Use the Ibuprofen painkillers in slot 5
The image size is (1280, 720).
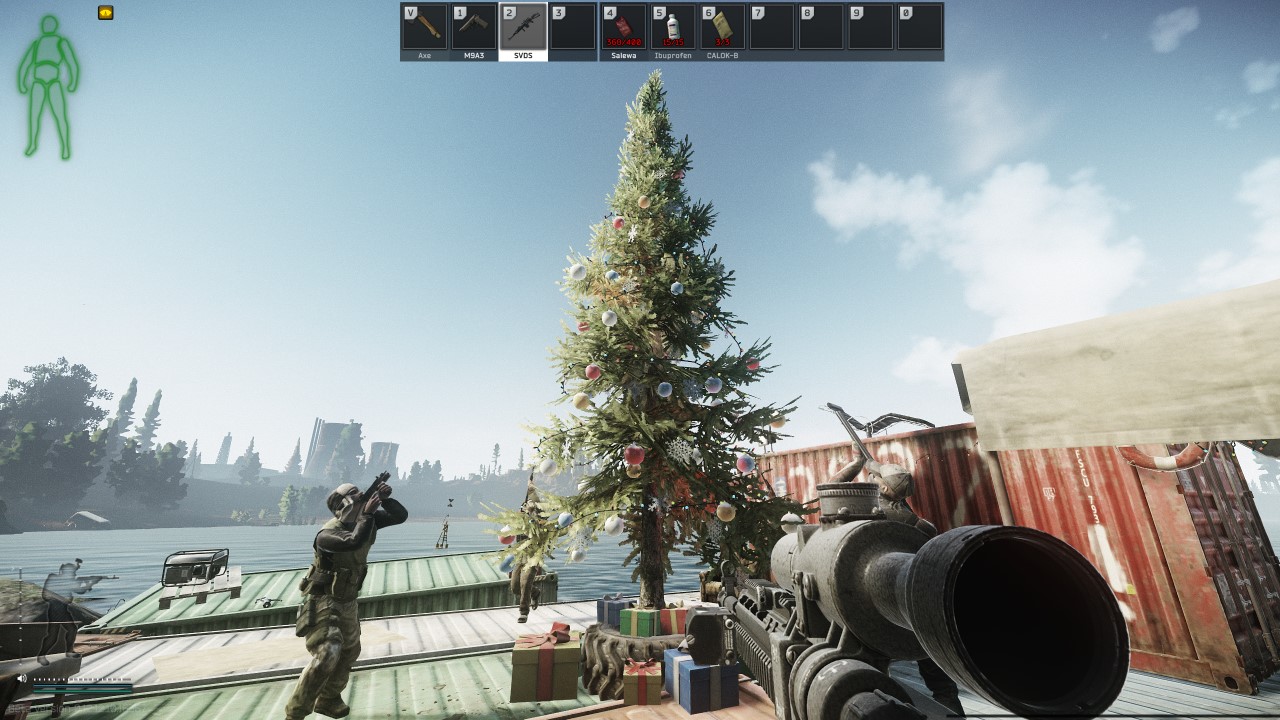coord(671,26)
